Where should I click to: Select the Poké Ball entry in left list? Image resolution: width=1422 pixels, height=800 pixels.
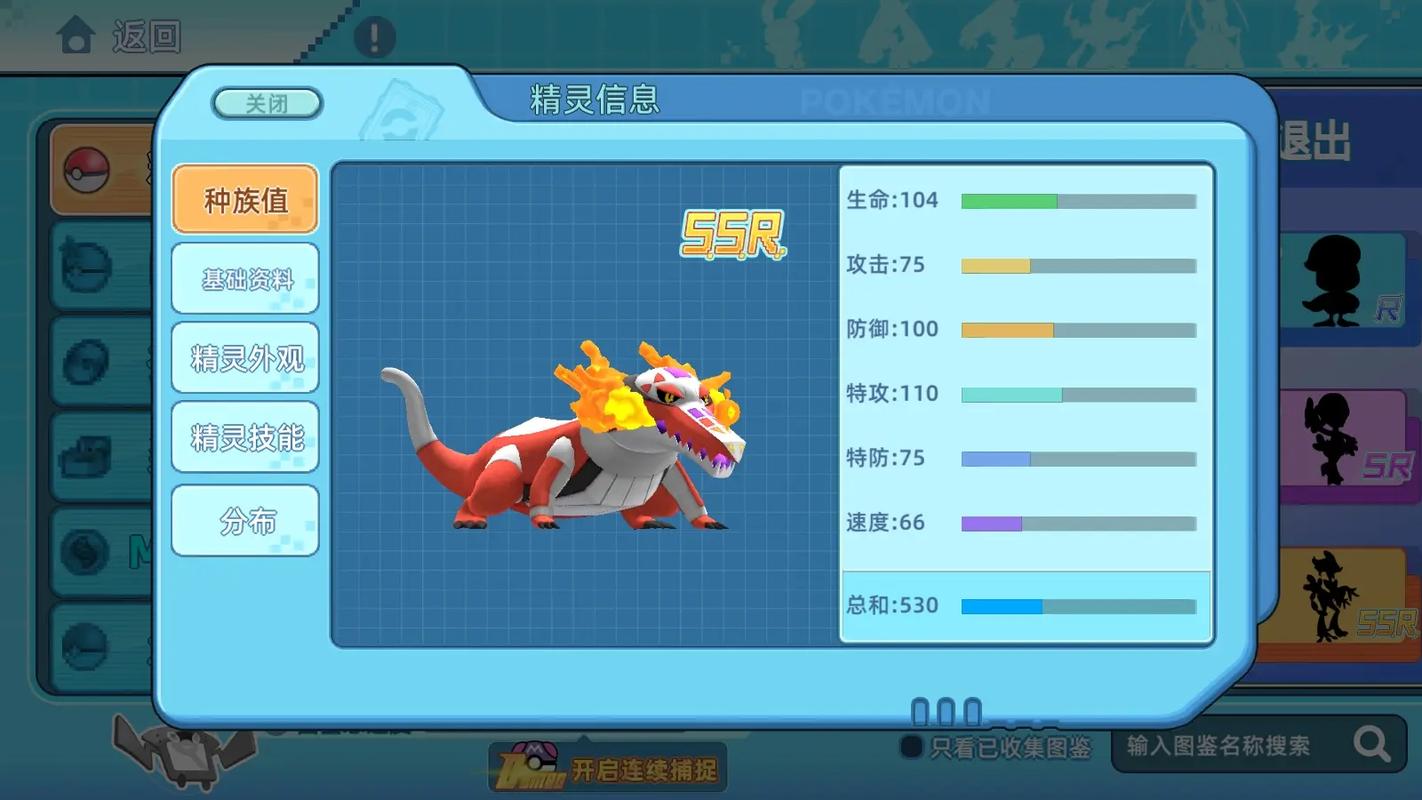click(x=88, y=170)
